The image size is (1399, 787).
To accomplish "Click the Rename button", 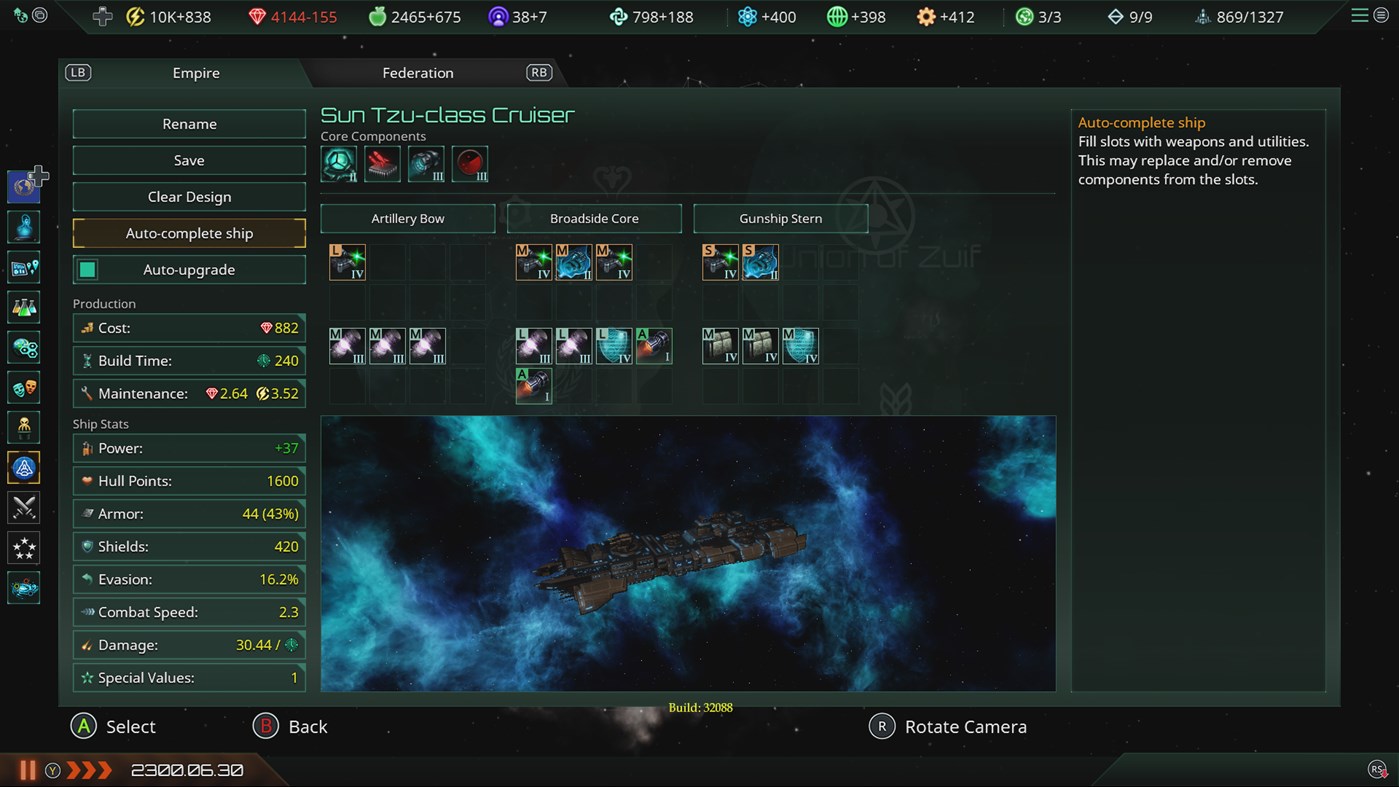I will pos(189,123).
